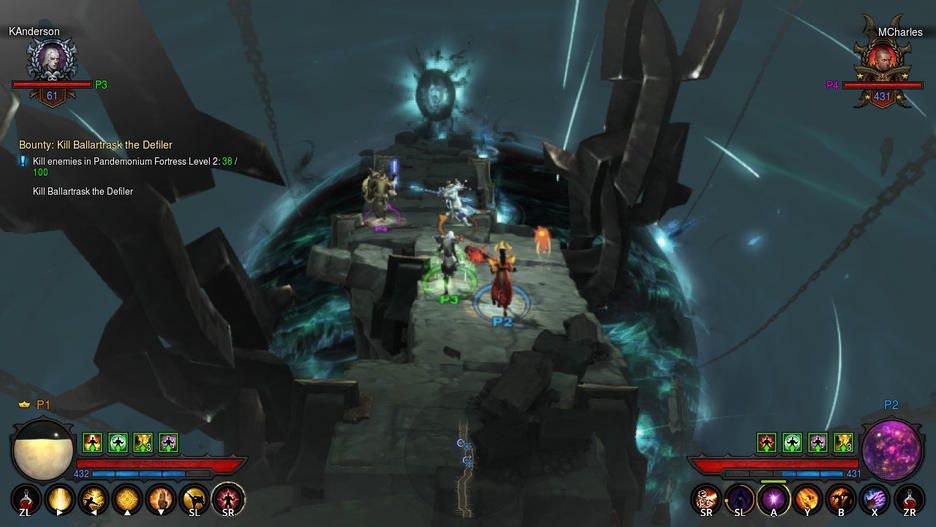Screen dimensions: 936x527
Task: Click P2's purple arcane resource globe
Action: [x=893, y=450]
